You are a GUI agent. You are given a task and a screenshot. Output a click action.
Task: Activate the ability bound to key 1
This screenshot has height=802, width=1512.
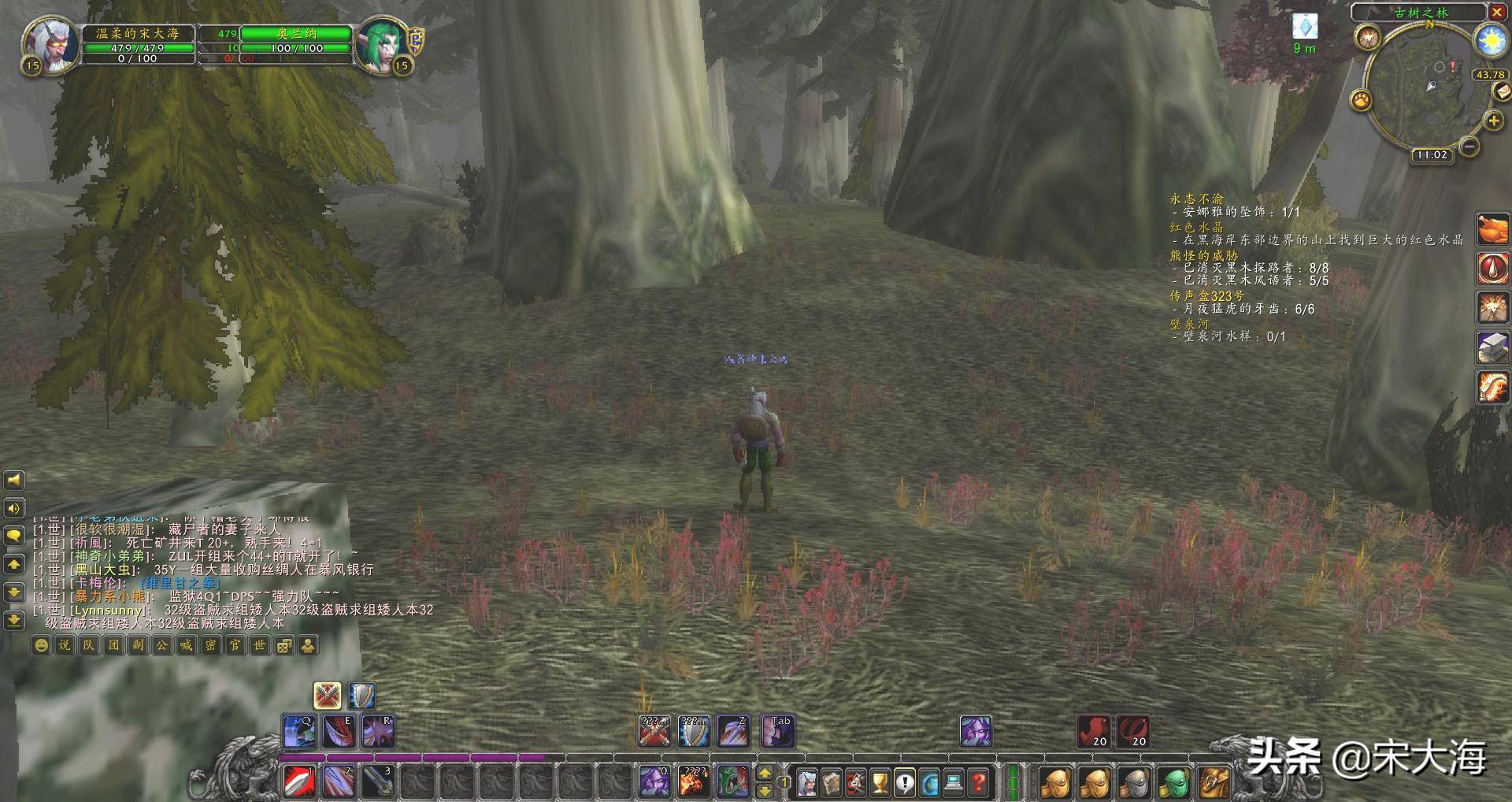pos(299,781)
